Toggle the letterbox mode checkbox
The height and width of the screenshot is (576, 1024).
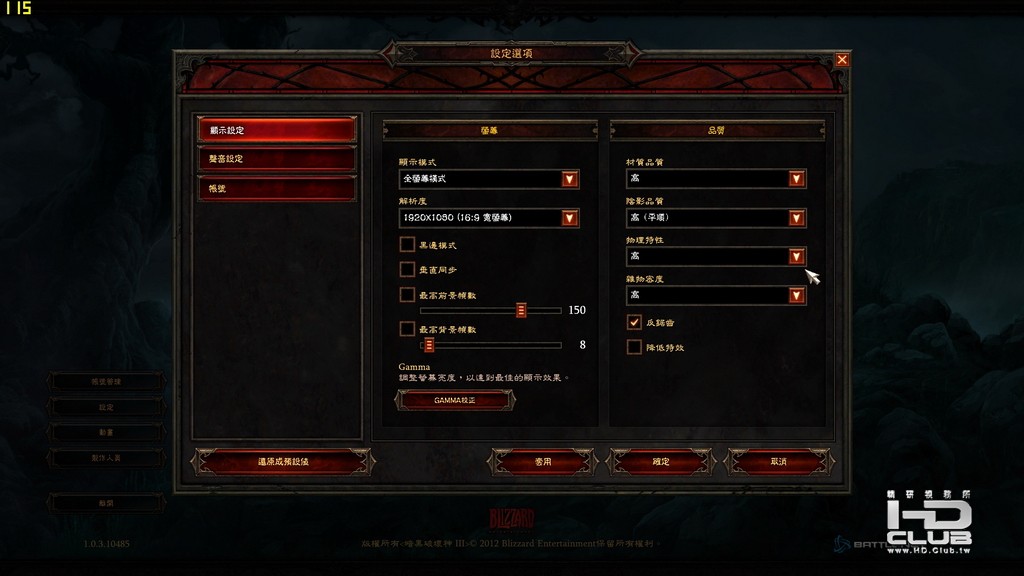pyautogui.click(x=407, y=244)
